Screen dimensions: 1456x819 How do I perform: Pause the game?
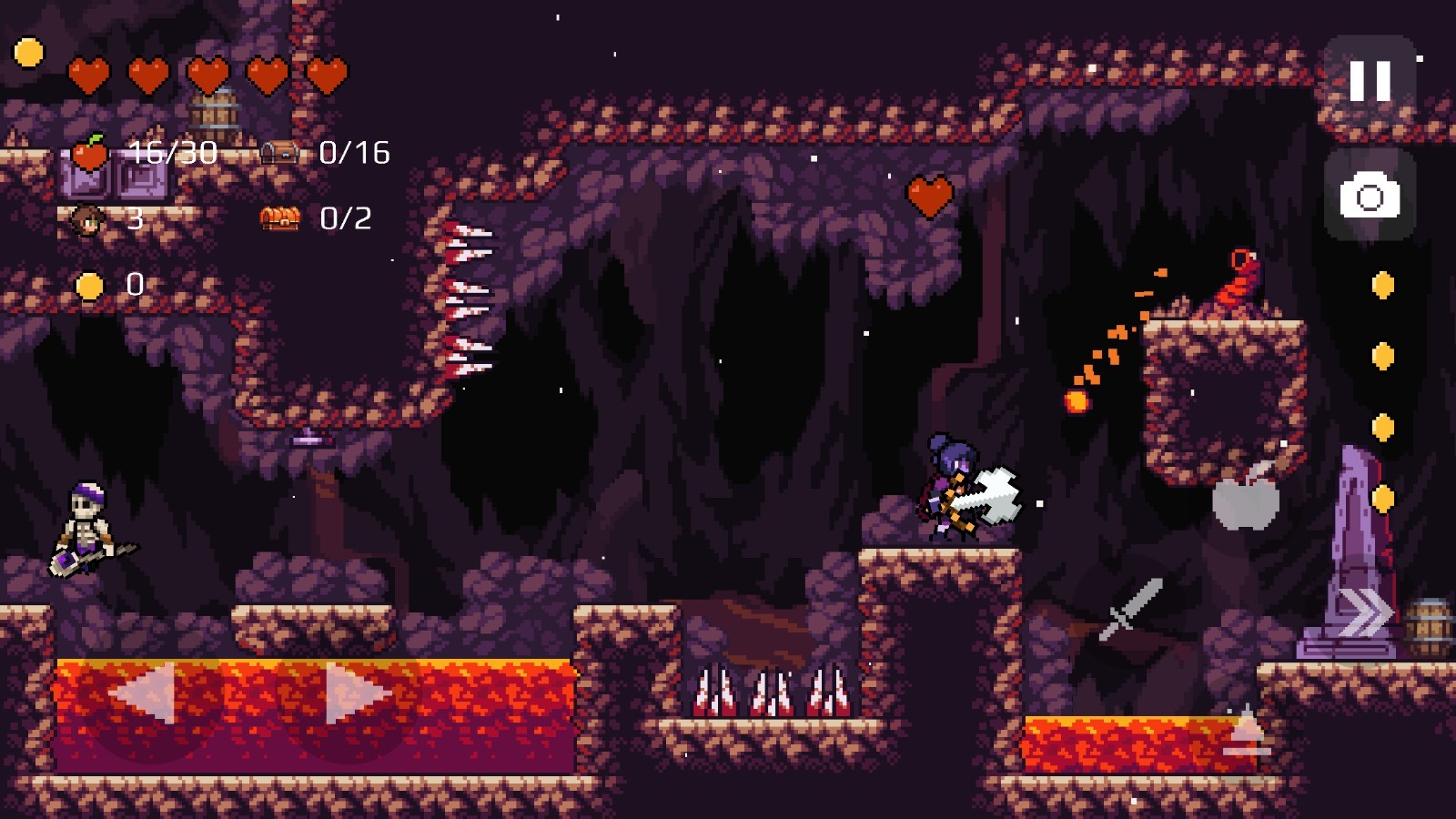click(x=1370, y=81)
